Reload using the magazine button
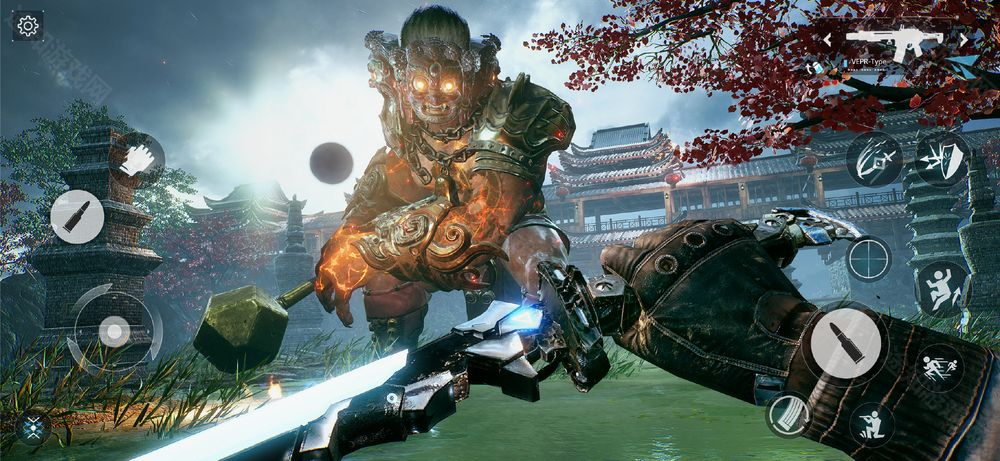1000x461 pixels. [788, 414]
